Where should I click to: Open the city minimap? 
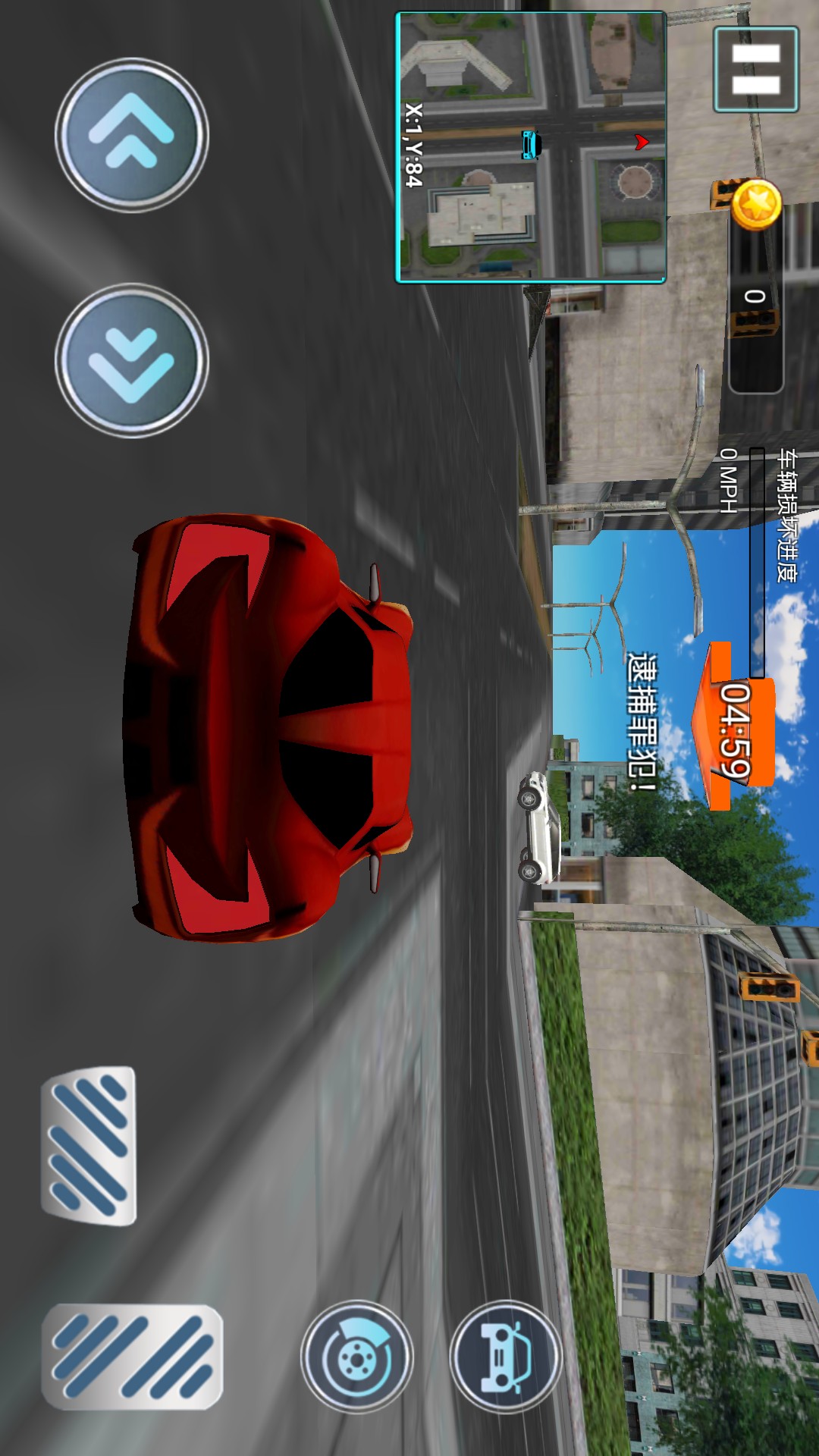coord(531,147)
